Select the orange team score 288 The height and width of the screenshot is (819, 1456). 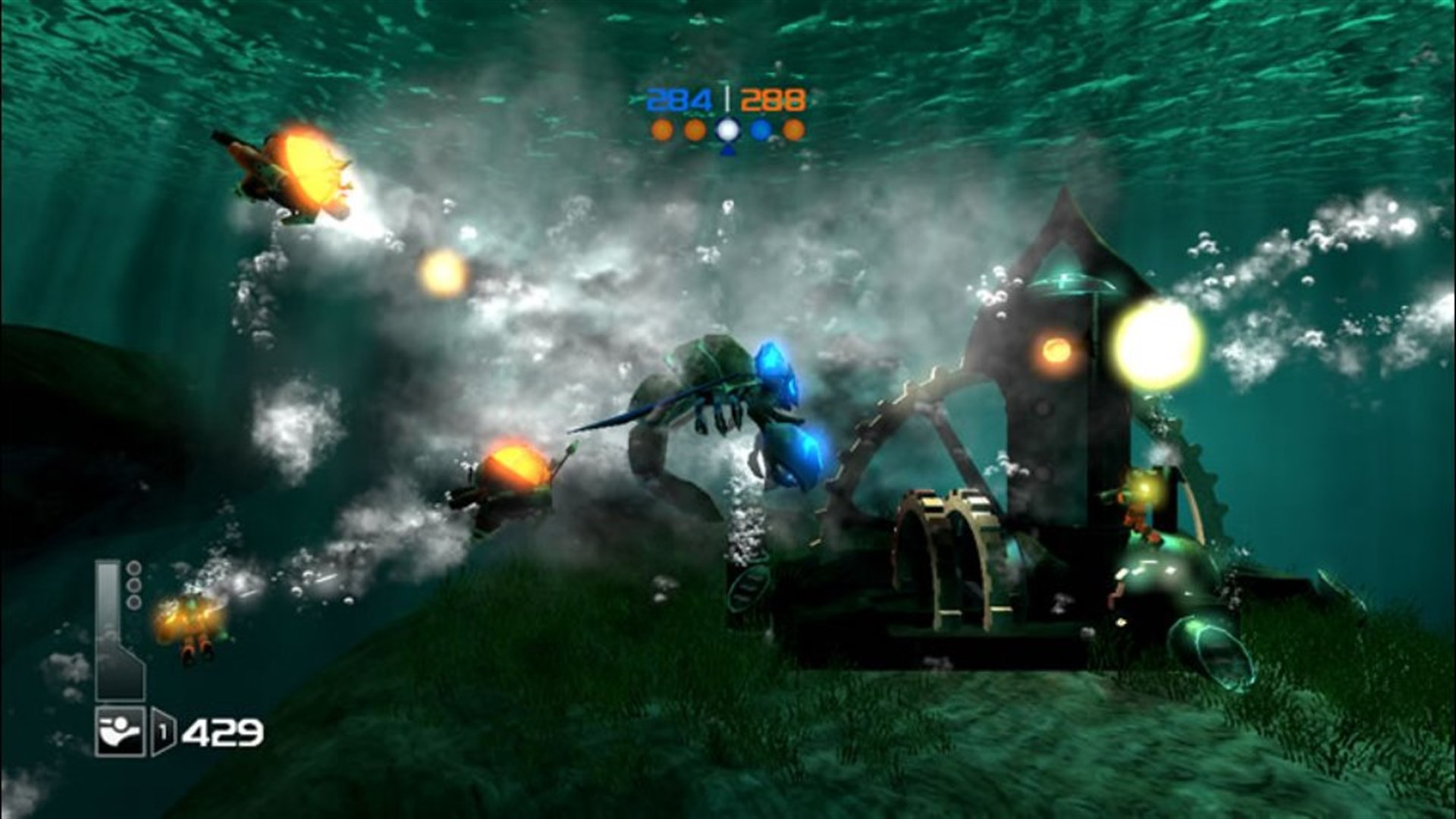pyautogui.click(x=775, y=97)
